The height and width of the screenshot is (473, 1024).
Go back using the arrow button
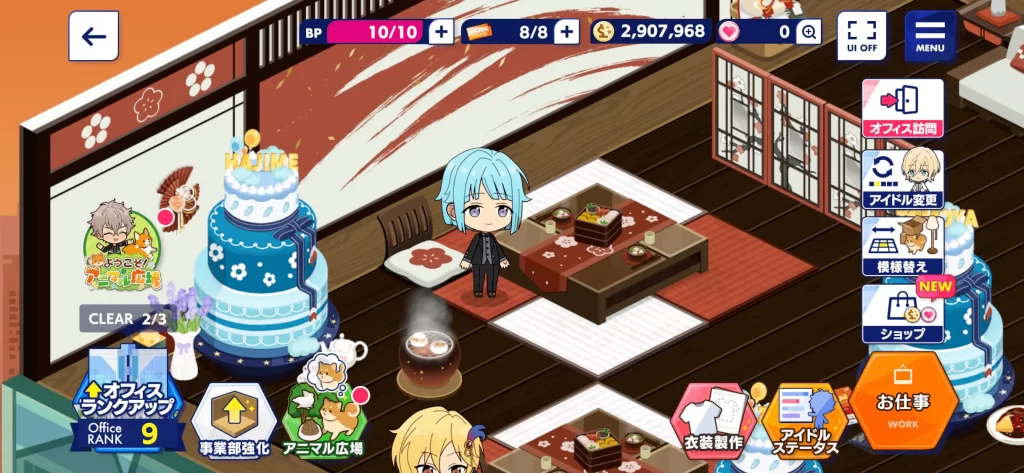[x=94, y=36]
